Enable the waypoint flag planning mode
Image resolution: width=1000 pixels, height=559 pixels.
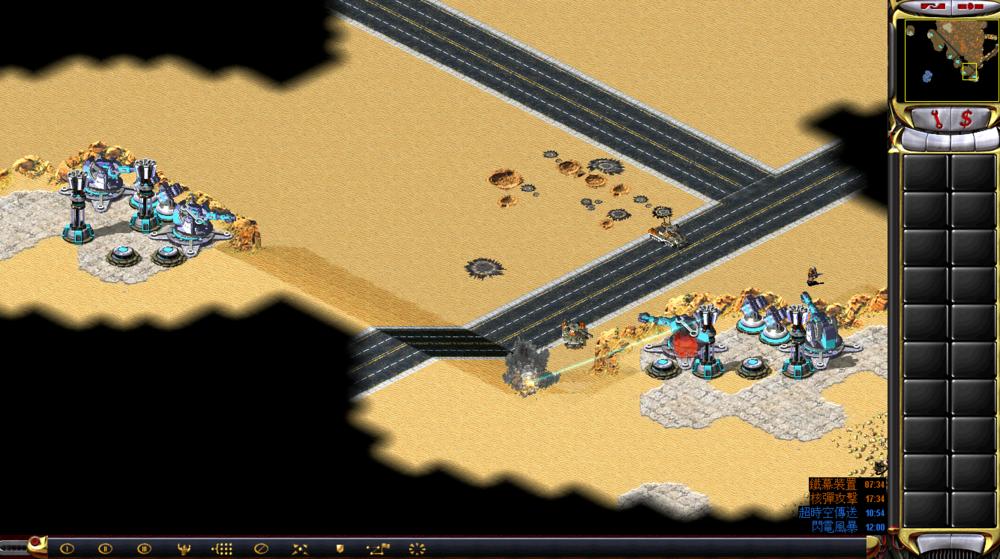[377, 548]
